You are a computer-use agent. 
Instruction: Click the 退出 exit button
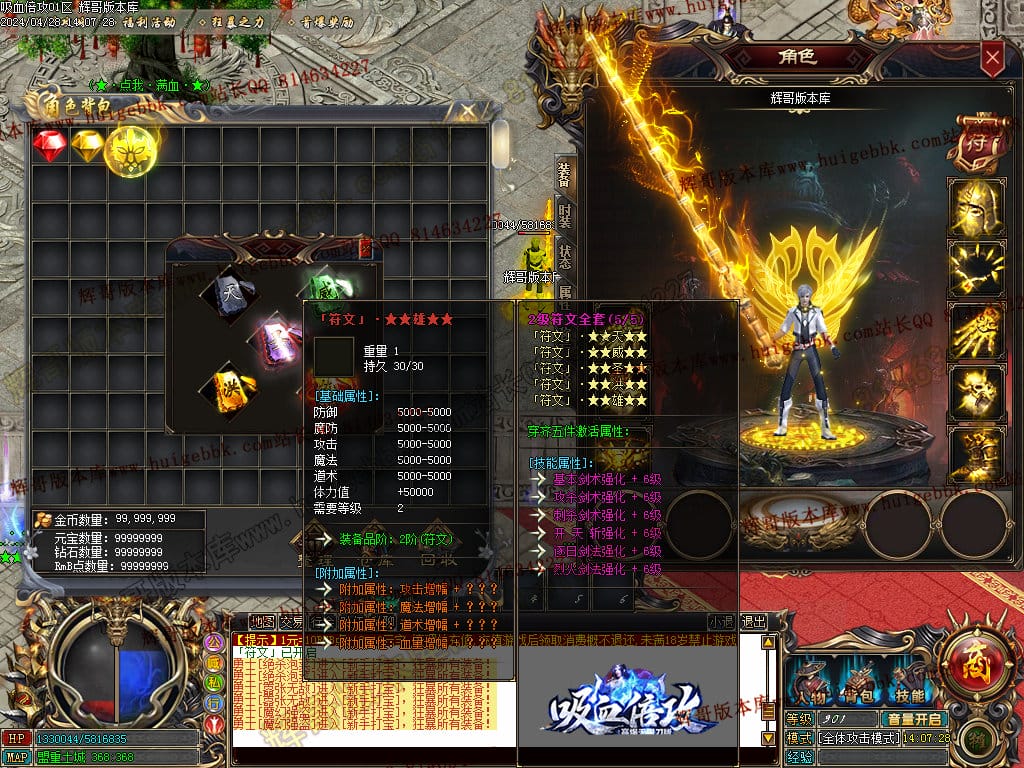coord(754,622)
